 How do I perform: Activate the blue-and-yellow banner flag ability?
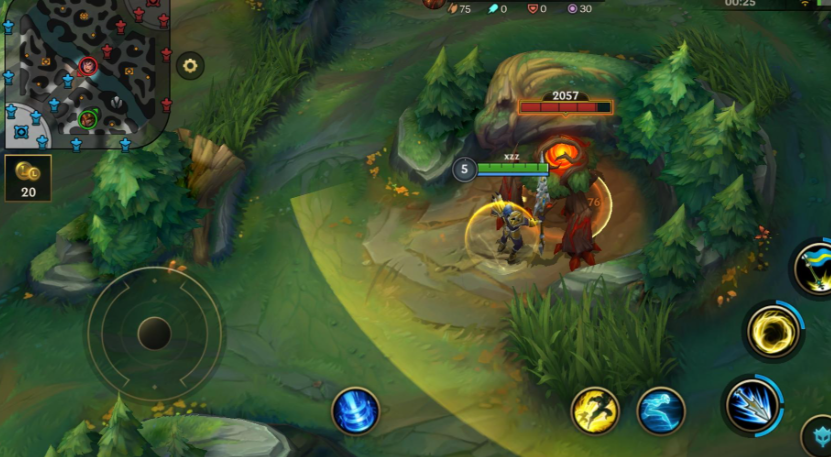[x=815, y=267]
